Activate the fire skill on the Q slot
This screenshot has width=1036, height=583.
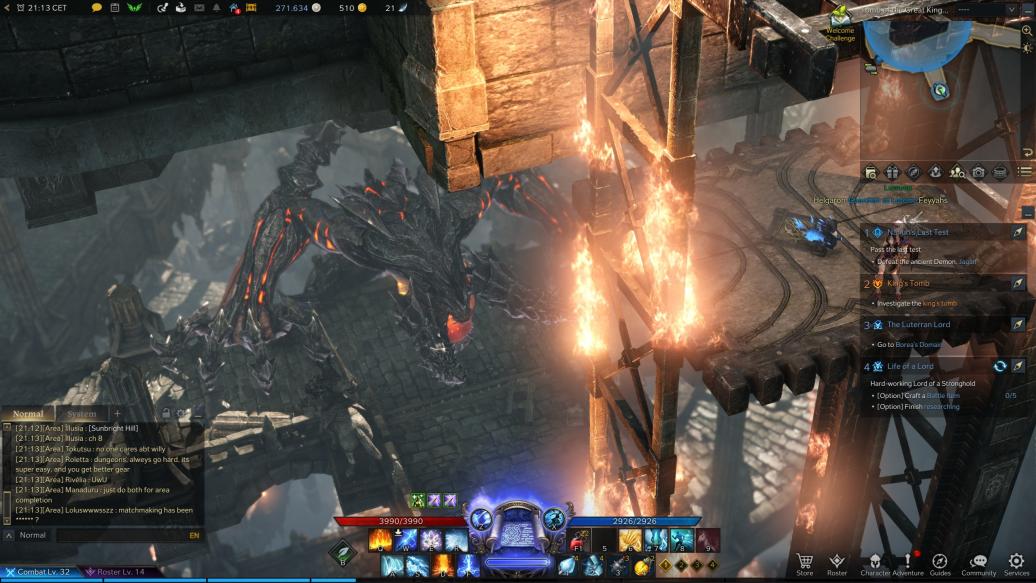(381, 541)
